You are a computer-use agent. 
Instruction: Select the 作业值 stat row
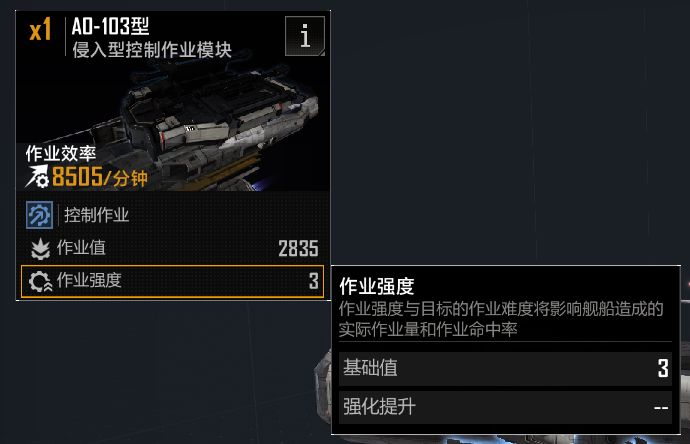pyautogui.click(x=172, y=248)
